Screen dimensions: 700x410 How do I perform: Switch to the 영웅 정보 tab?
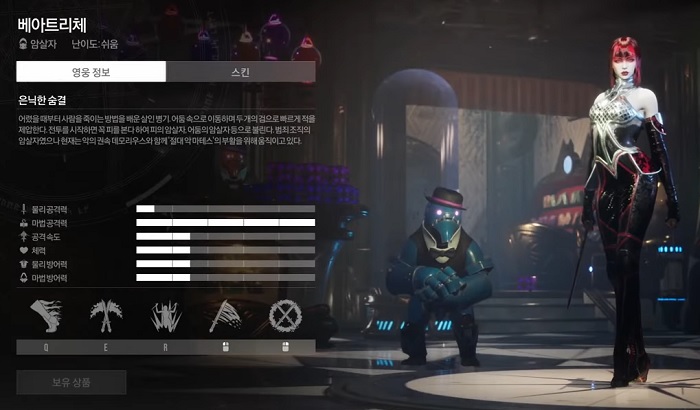click(91, 72)
